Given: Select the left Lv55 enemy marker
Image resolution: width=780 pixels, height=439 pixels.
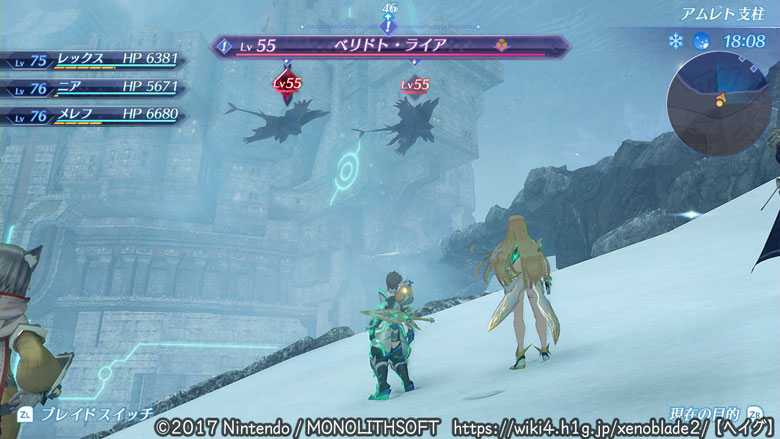Looking at the screenshot, I should point(288,84).
